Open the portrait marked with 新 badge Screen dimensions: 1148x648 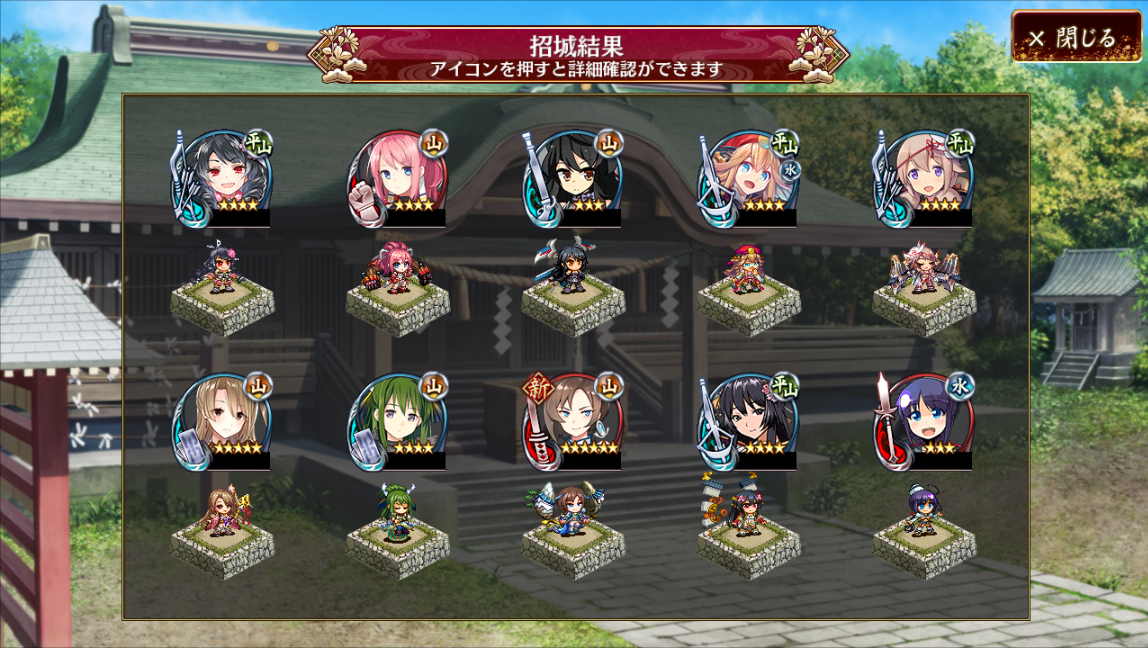573,421
